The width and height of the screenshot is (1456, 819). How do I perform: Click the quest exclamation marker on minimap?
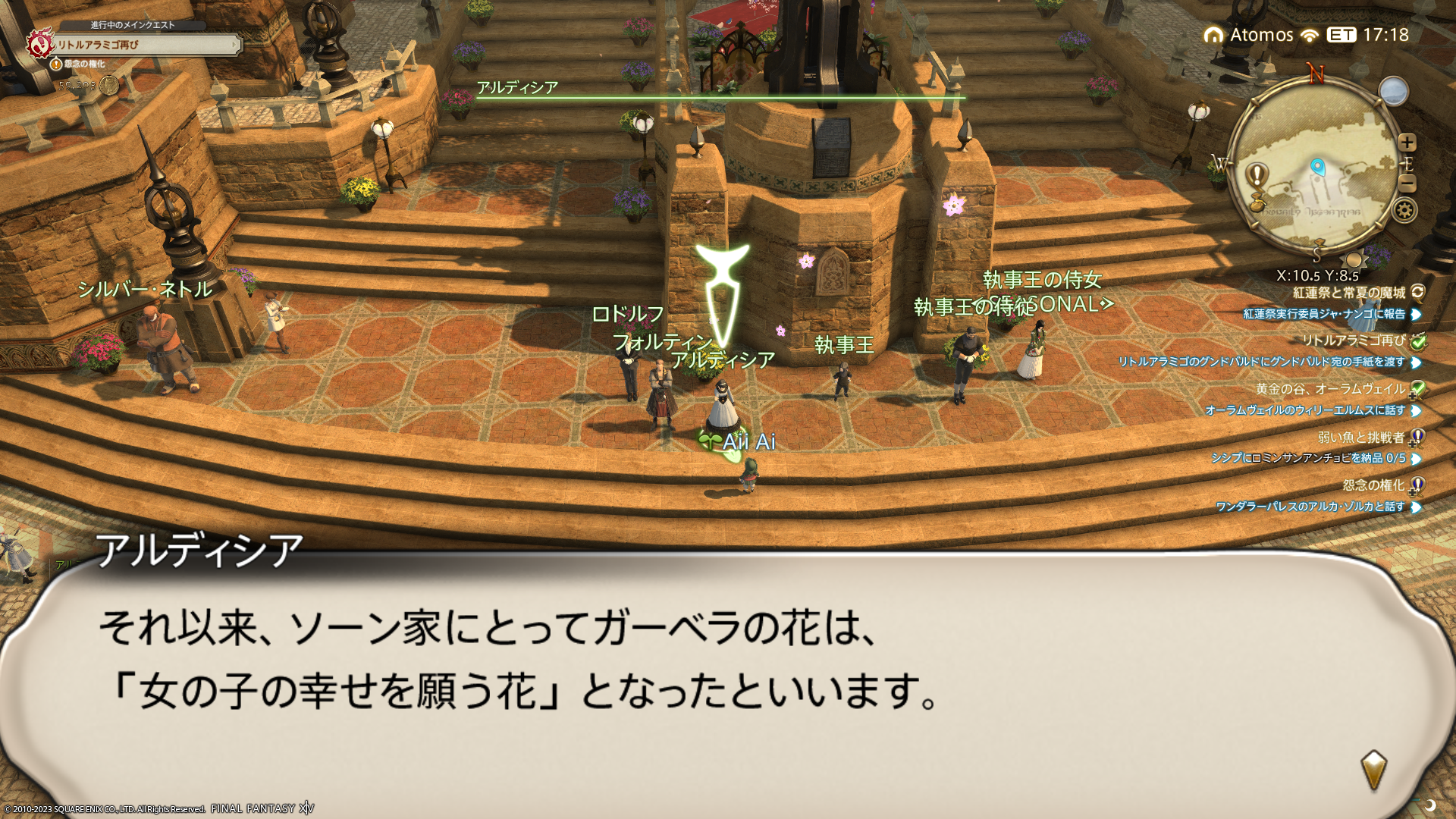tap(1257, 177)
